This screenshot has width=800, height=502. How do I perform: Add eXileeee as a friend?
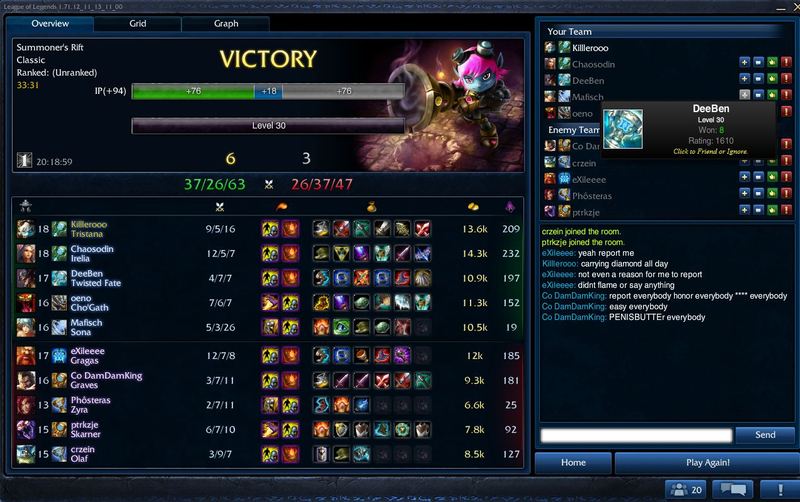[743, 178]
